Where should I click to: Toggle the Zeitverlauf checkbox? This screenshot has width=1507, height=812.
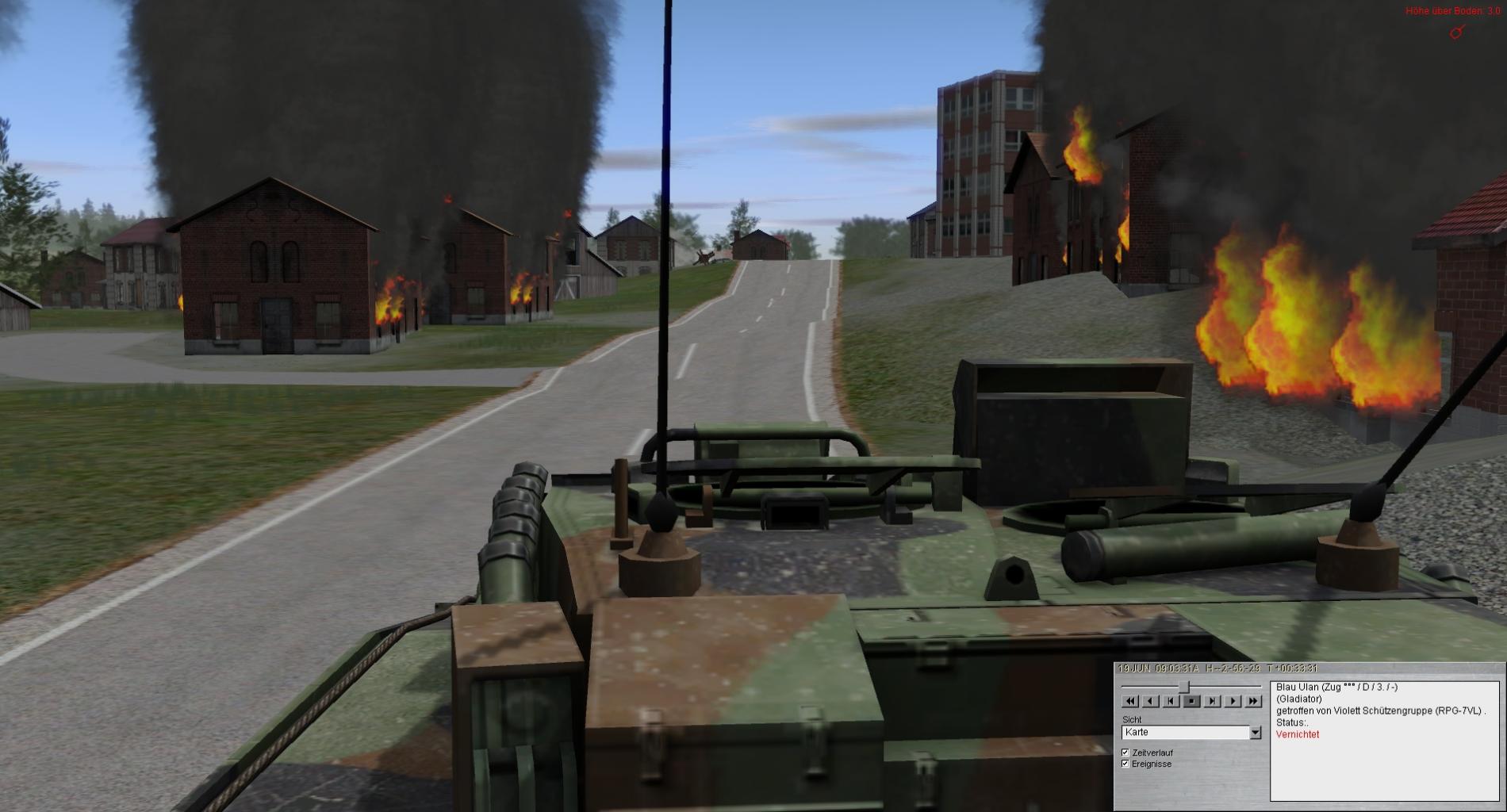click(1125, 753)
